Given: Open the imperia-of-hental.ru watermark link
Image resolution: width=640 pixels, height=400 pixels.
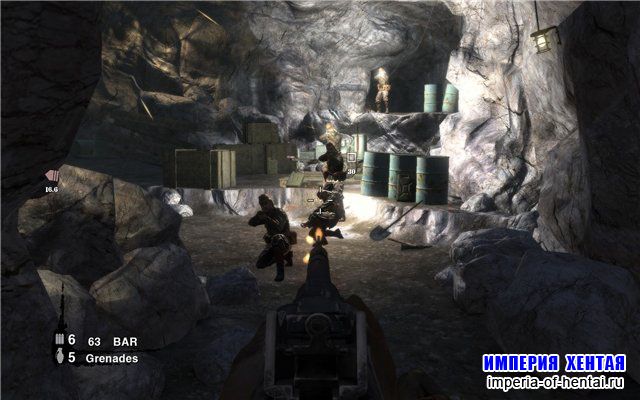Looking at the screenshot, I should pyautogui.click(x=555, y=381).
